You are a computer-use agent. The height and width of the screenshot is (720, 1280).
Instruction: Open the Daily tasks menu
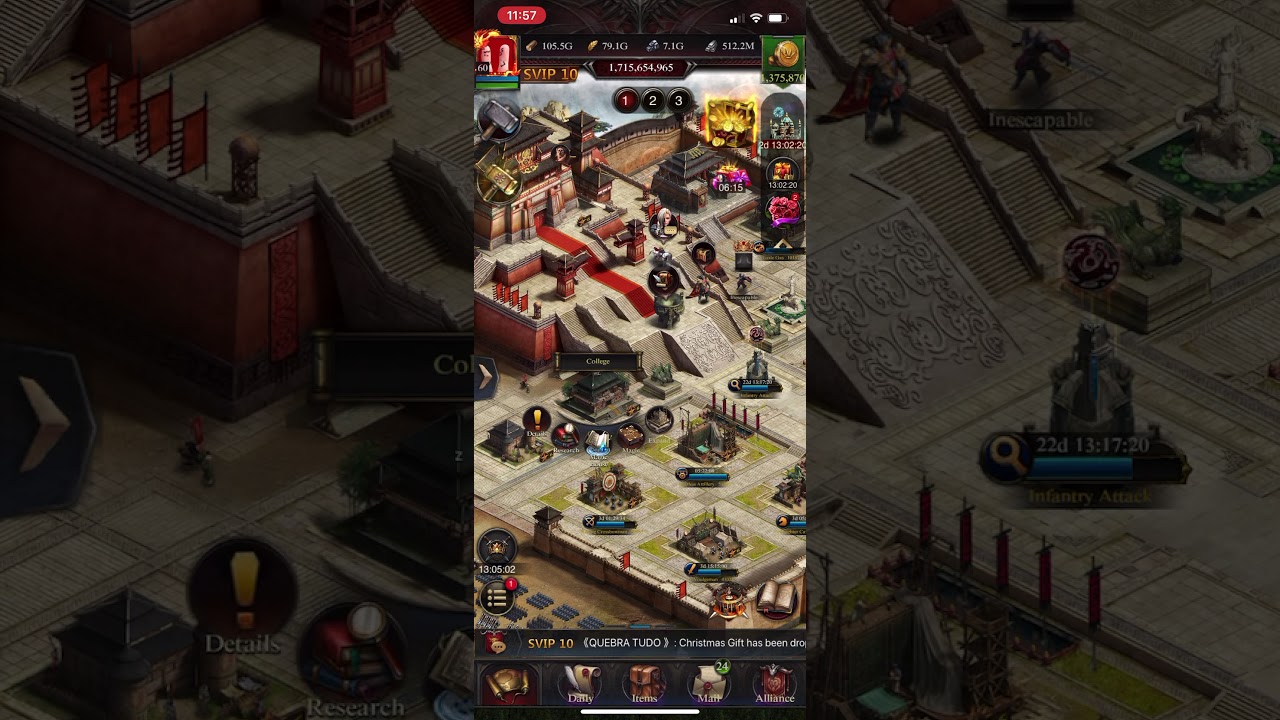(580, 685)
